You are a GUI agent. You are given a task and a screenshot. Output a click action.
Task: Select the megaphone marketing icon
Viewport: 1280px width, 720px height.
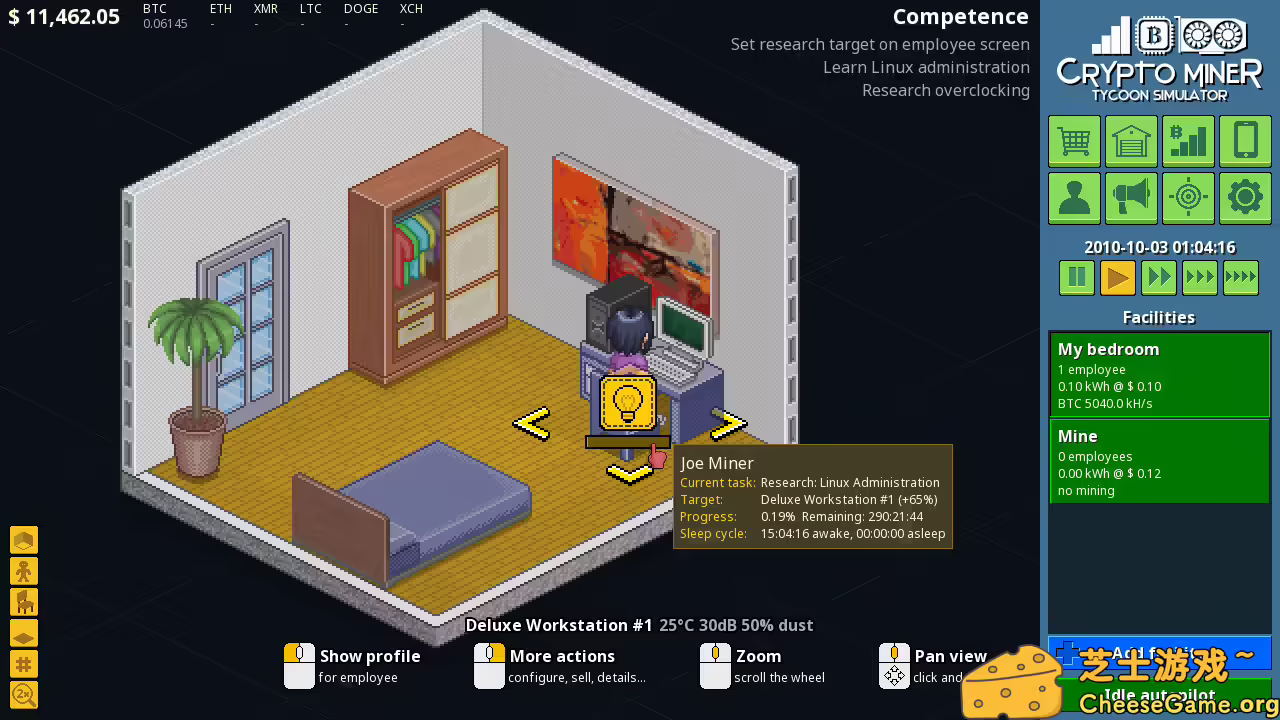tap(1131, 197)
